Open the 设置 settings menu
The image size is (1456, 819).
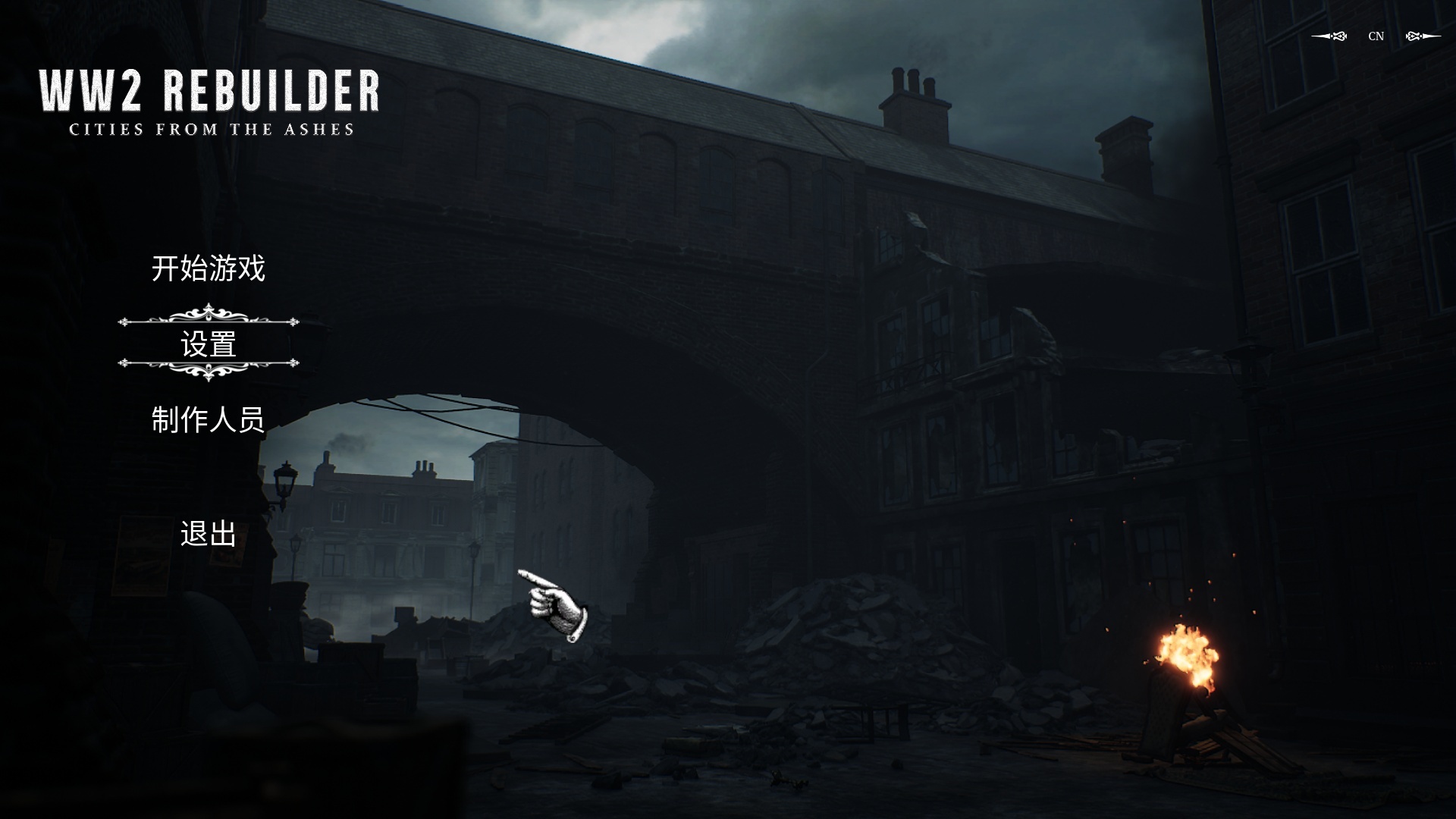tap(209, 344)
